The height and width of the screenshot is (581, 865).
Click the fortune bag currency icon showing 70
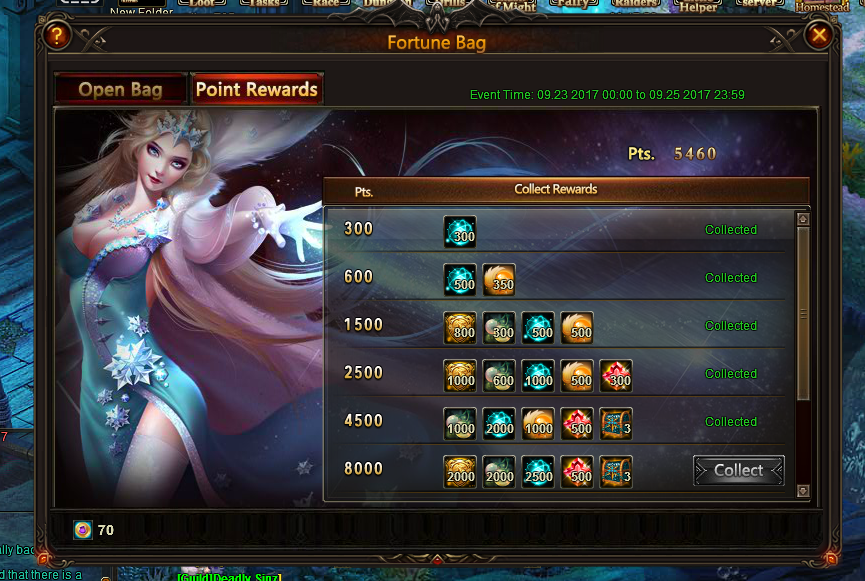(x=83, y=530)
